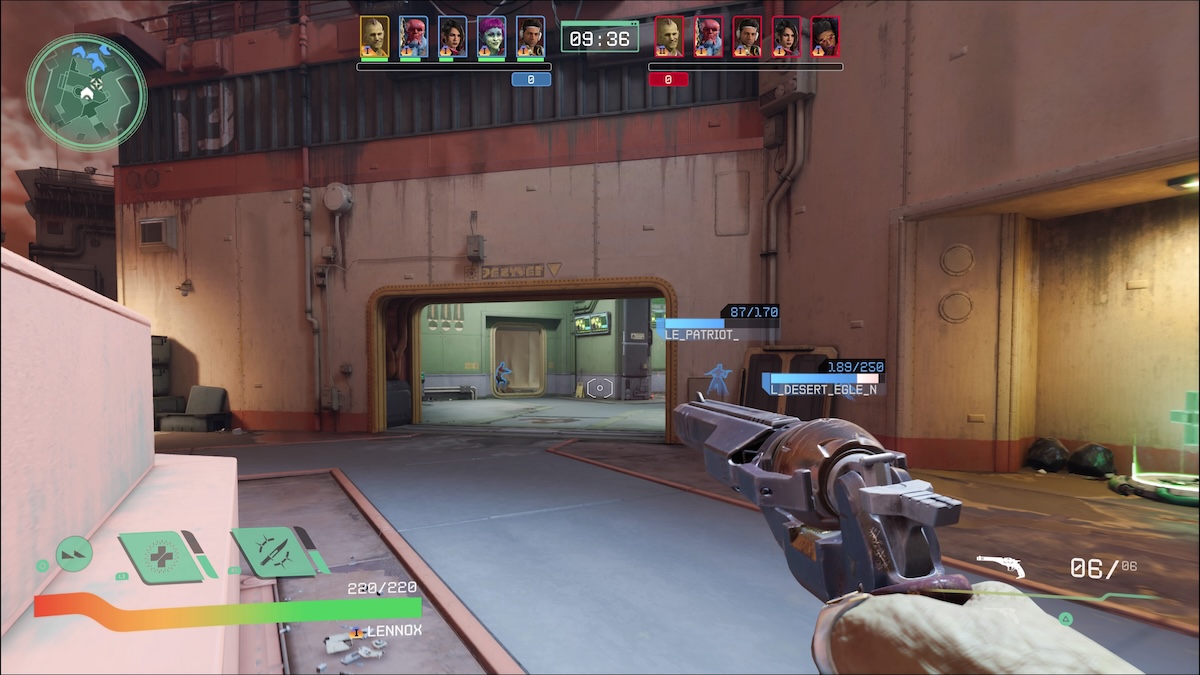Click red team's dark-haired woman portrait
1200x675 pixels.
coord(786,36)
